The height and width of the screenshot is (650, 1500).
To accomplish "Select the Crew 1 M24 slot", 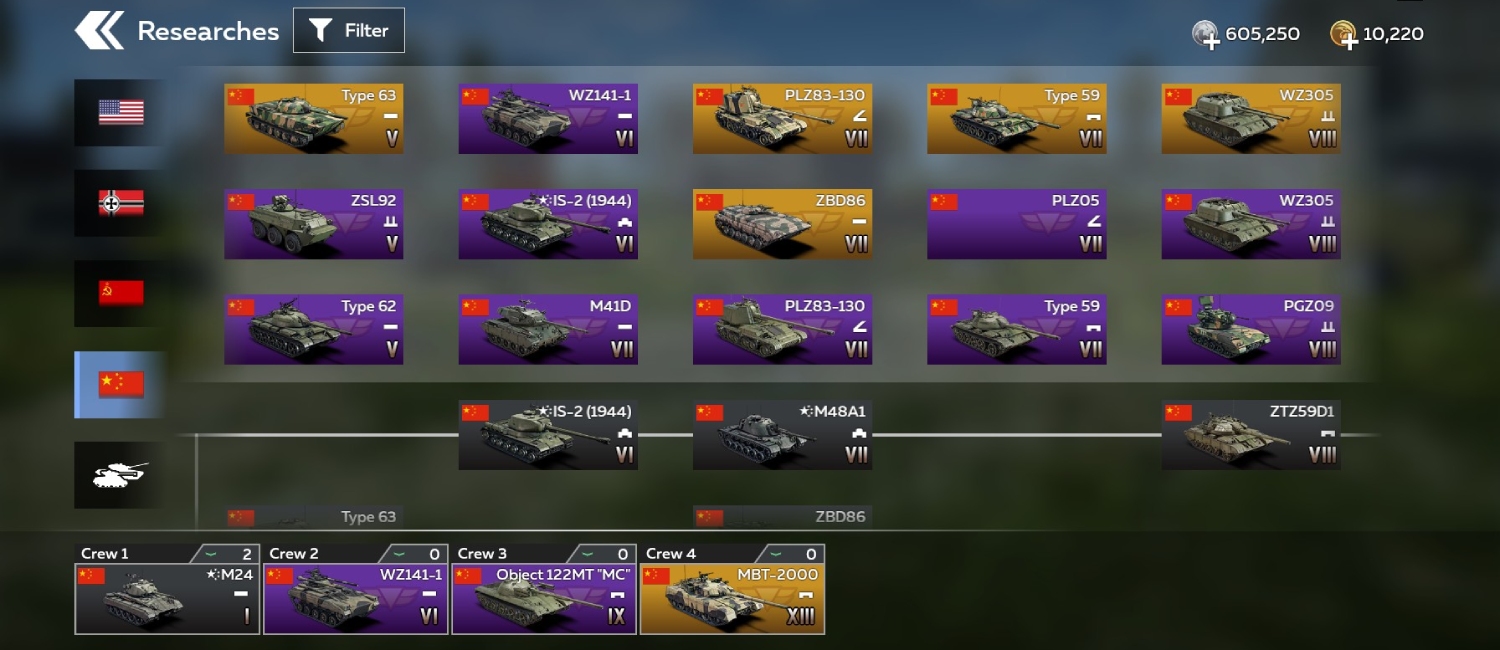I will click(x=167, y=598).
